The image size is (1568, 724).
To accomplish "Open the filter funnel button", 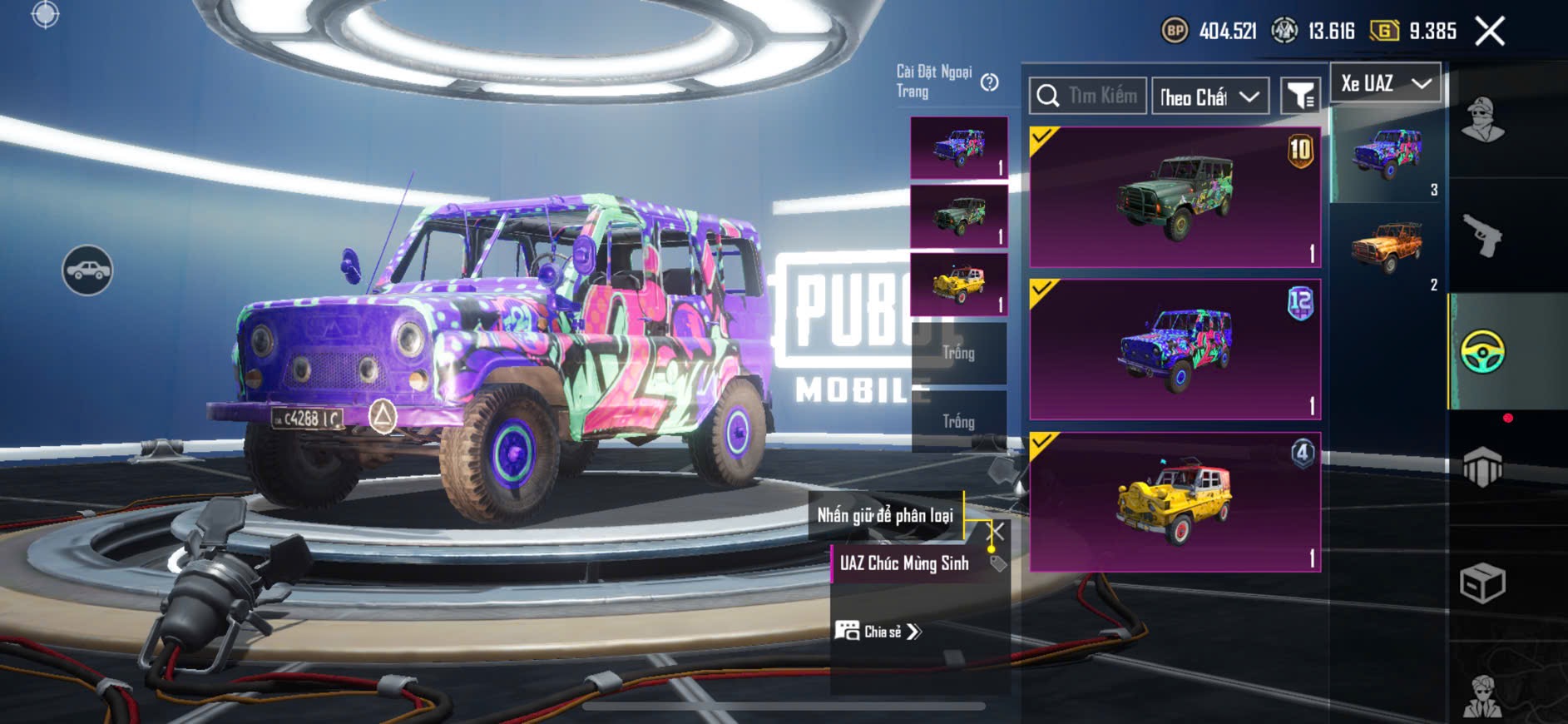I will pos(1299,97).
